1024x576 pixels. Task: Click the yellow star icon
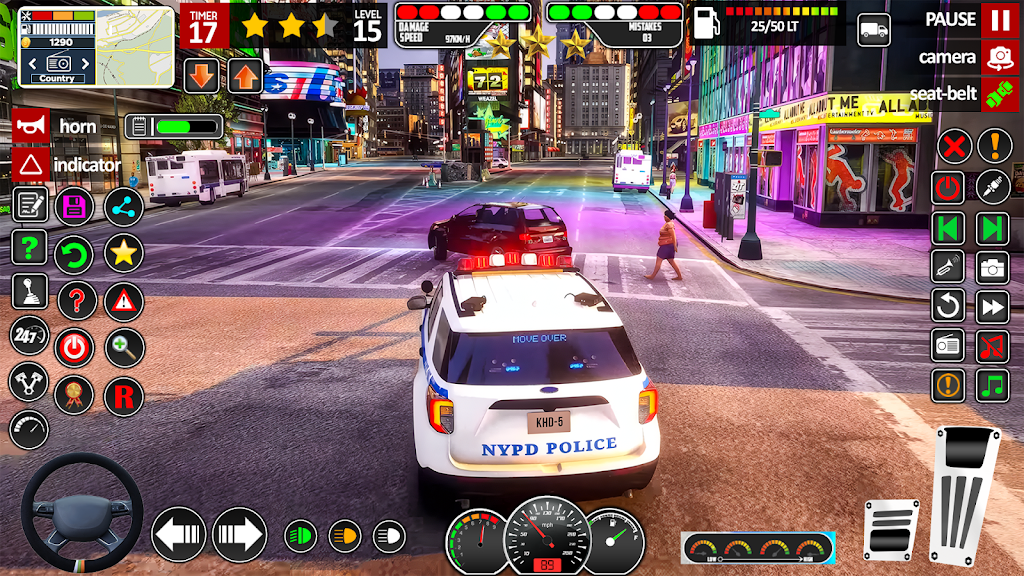coord(124,251)
